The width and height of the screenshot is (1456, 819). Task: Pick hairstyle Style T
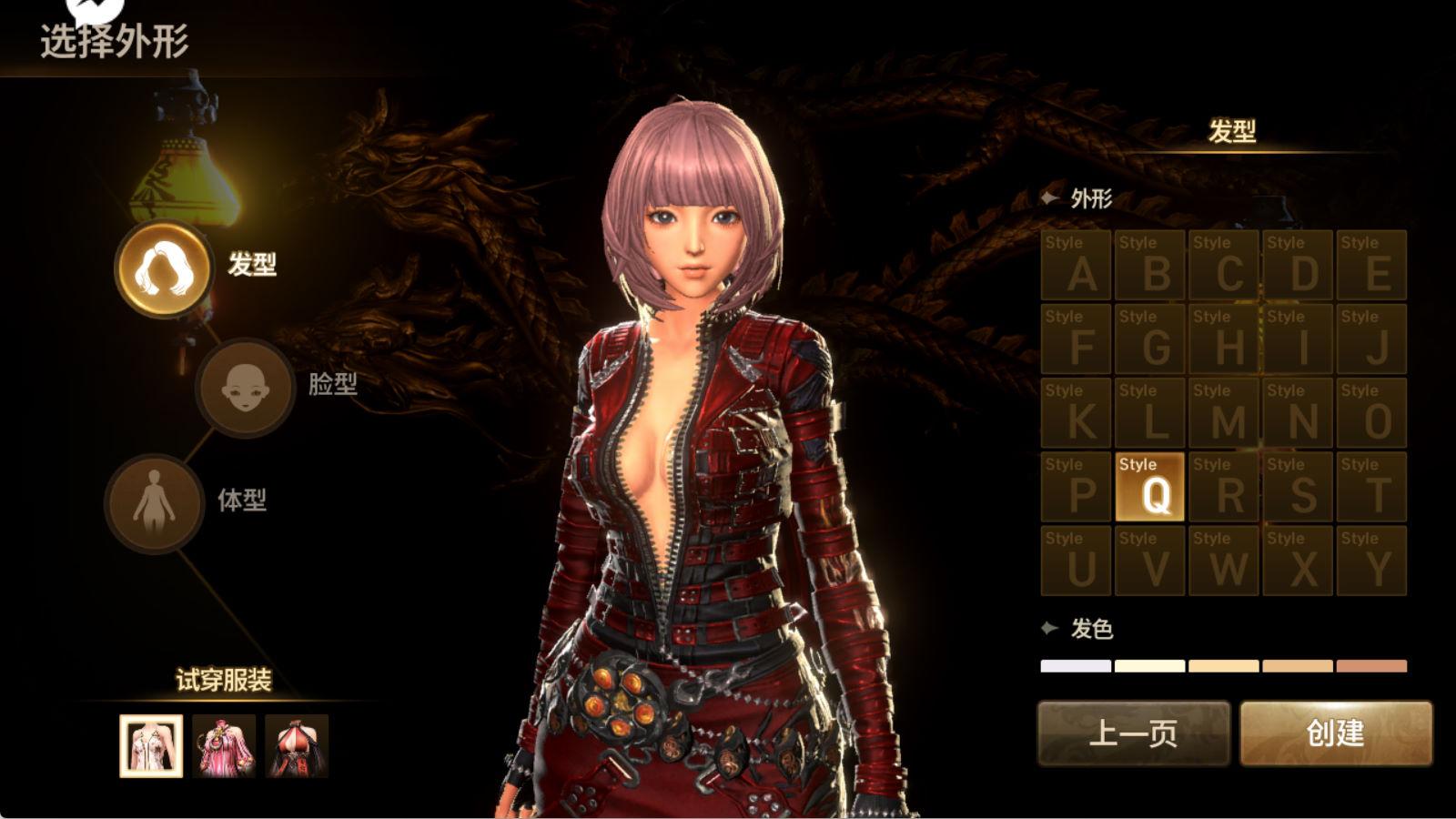pos(1371,487)
